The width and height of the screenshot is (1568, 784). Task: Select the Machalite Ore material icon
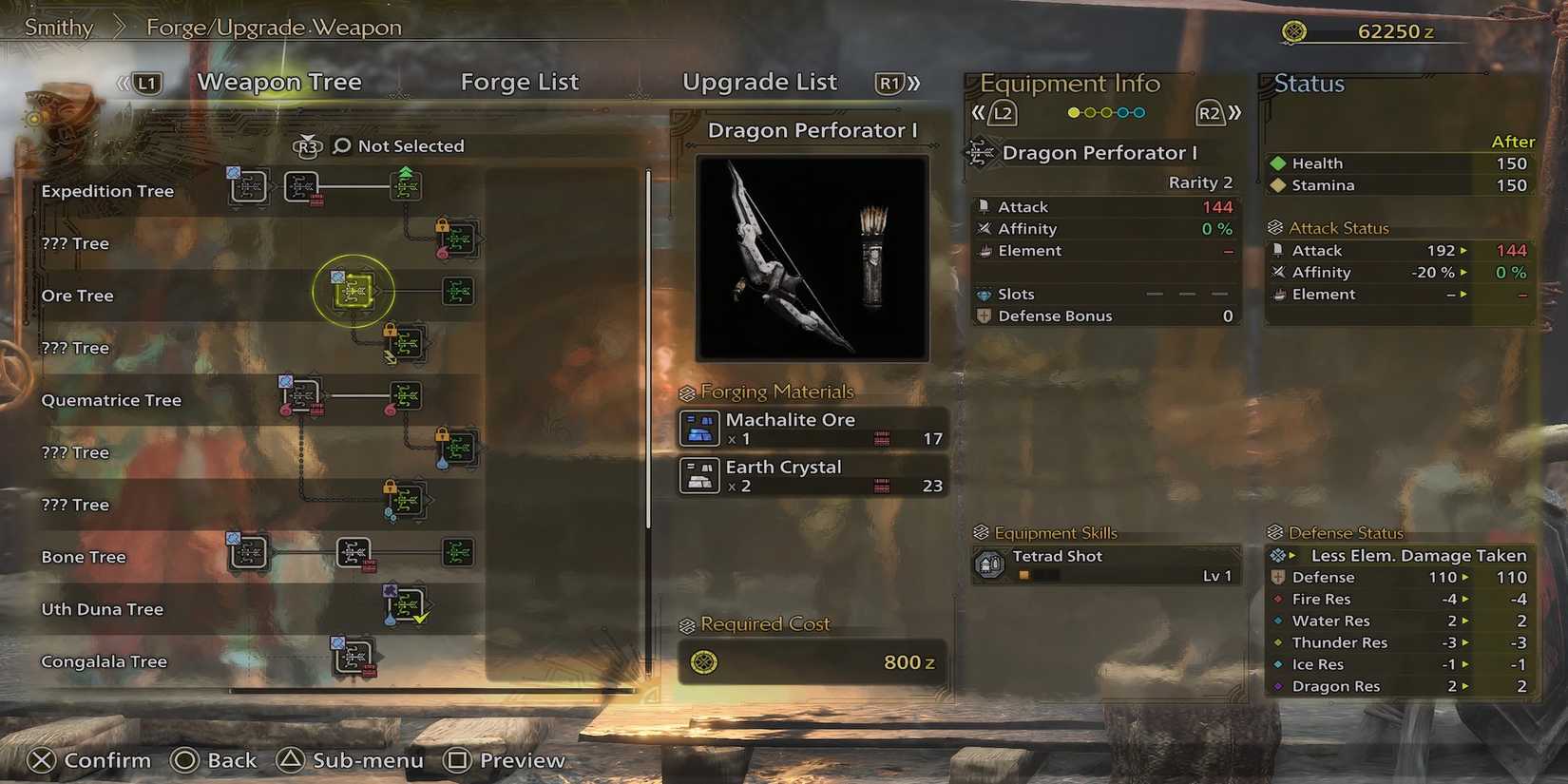[x=698, y=428]
